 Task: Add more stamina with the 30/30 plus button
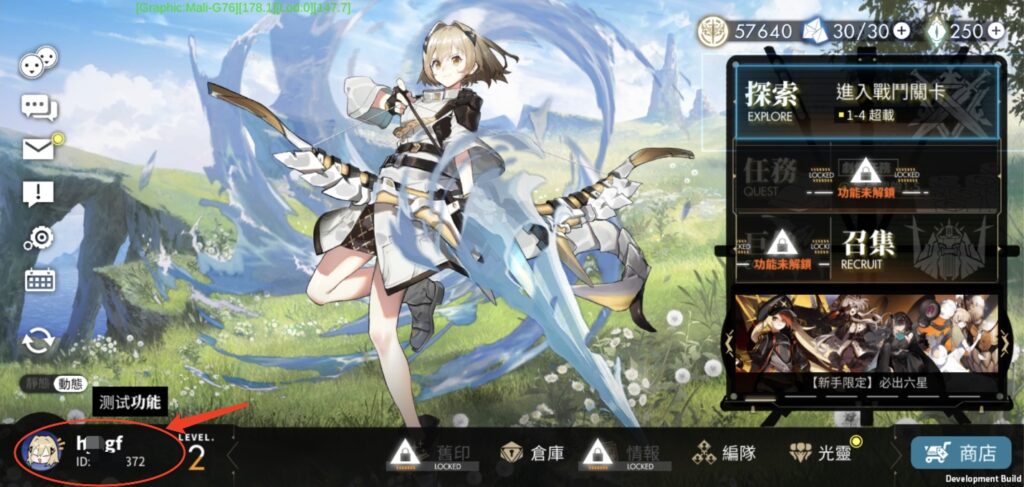pos(901,31)
